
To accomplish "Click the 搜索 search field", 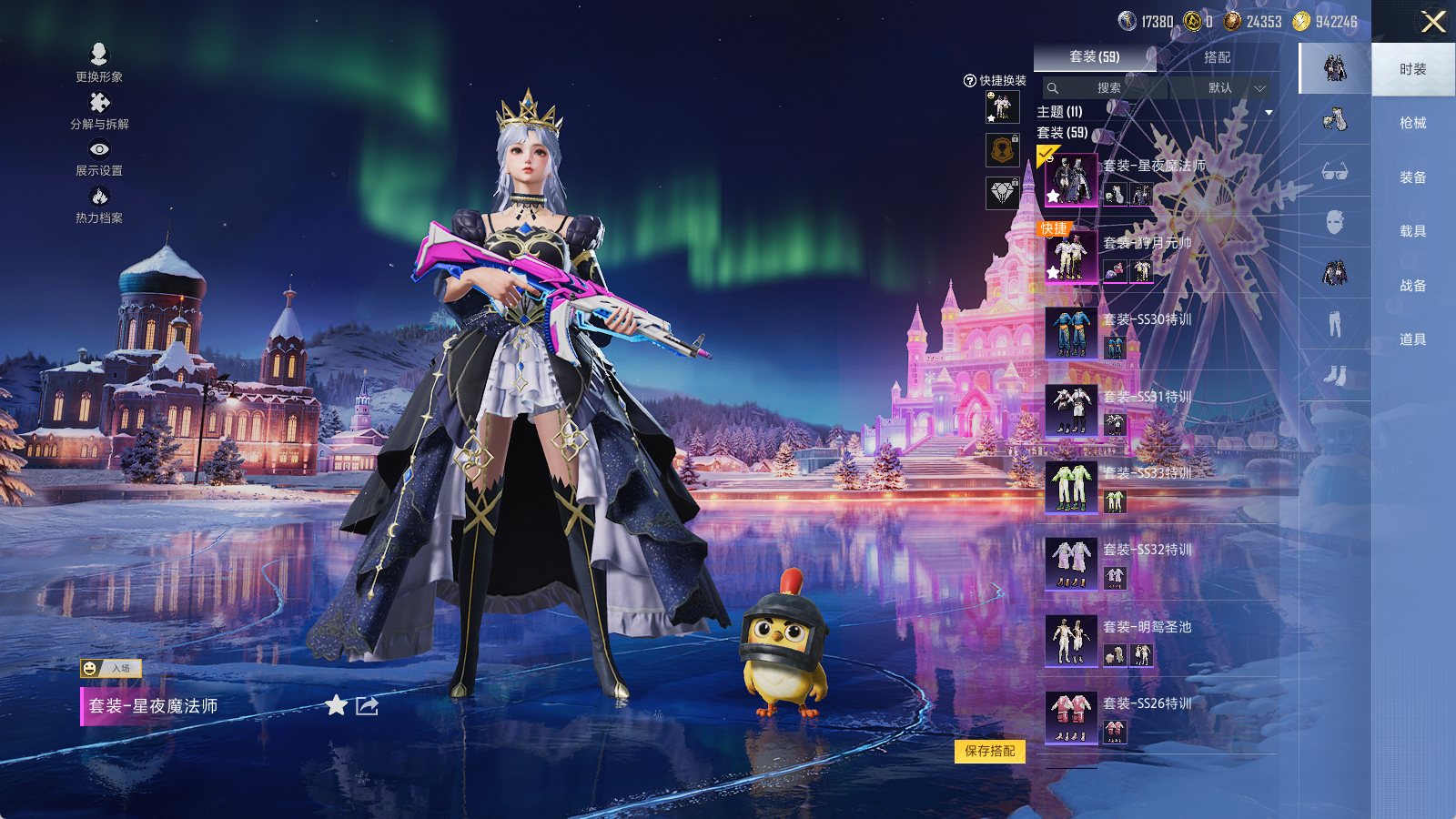I will pyautogui.click(x=1107, y=88).
